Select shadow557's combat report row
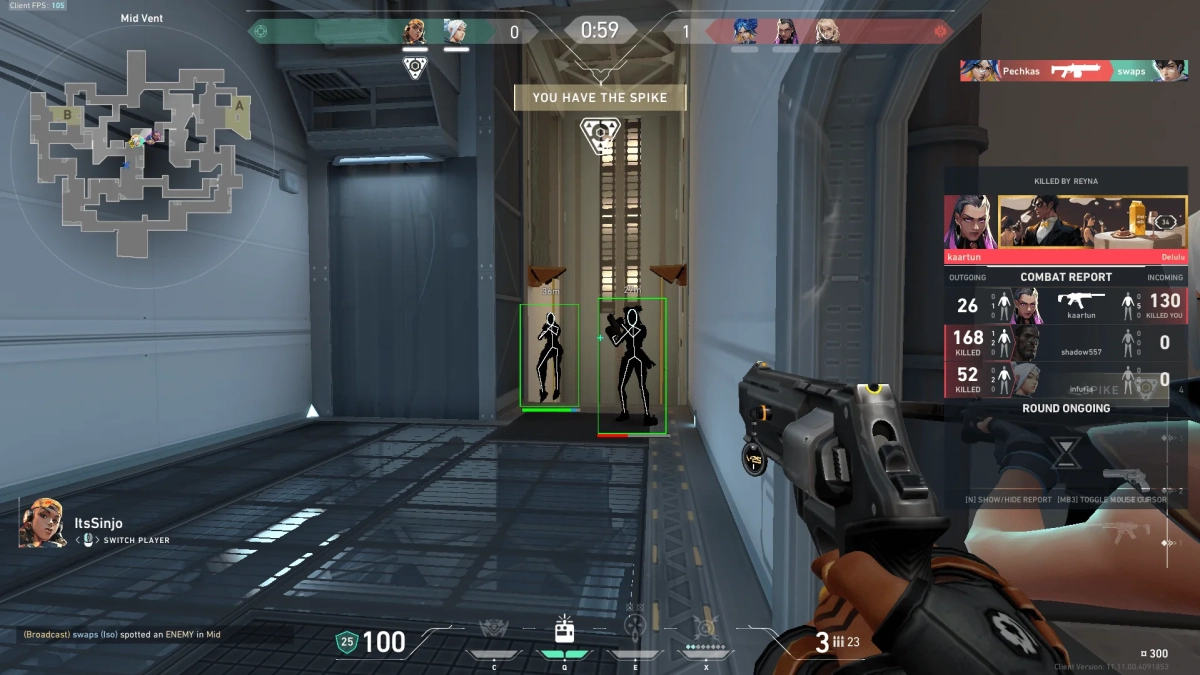 pyautogui.click(x=1066, y=343)
